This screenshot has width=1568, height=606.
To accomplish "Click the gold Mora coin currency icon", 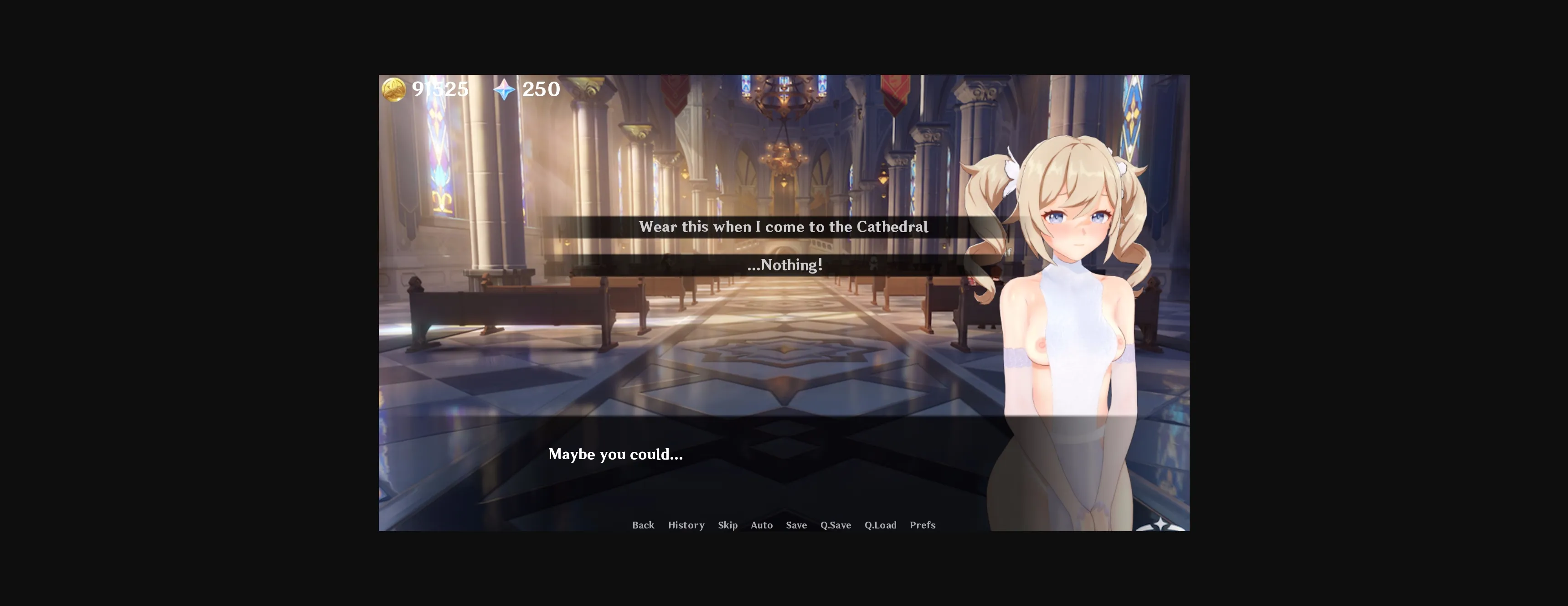I will click(x=394, y=89).
